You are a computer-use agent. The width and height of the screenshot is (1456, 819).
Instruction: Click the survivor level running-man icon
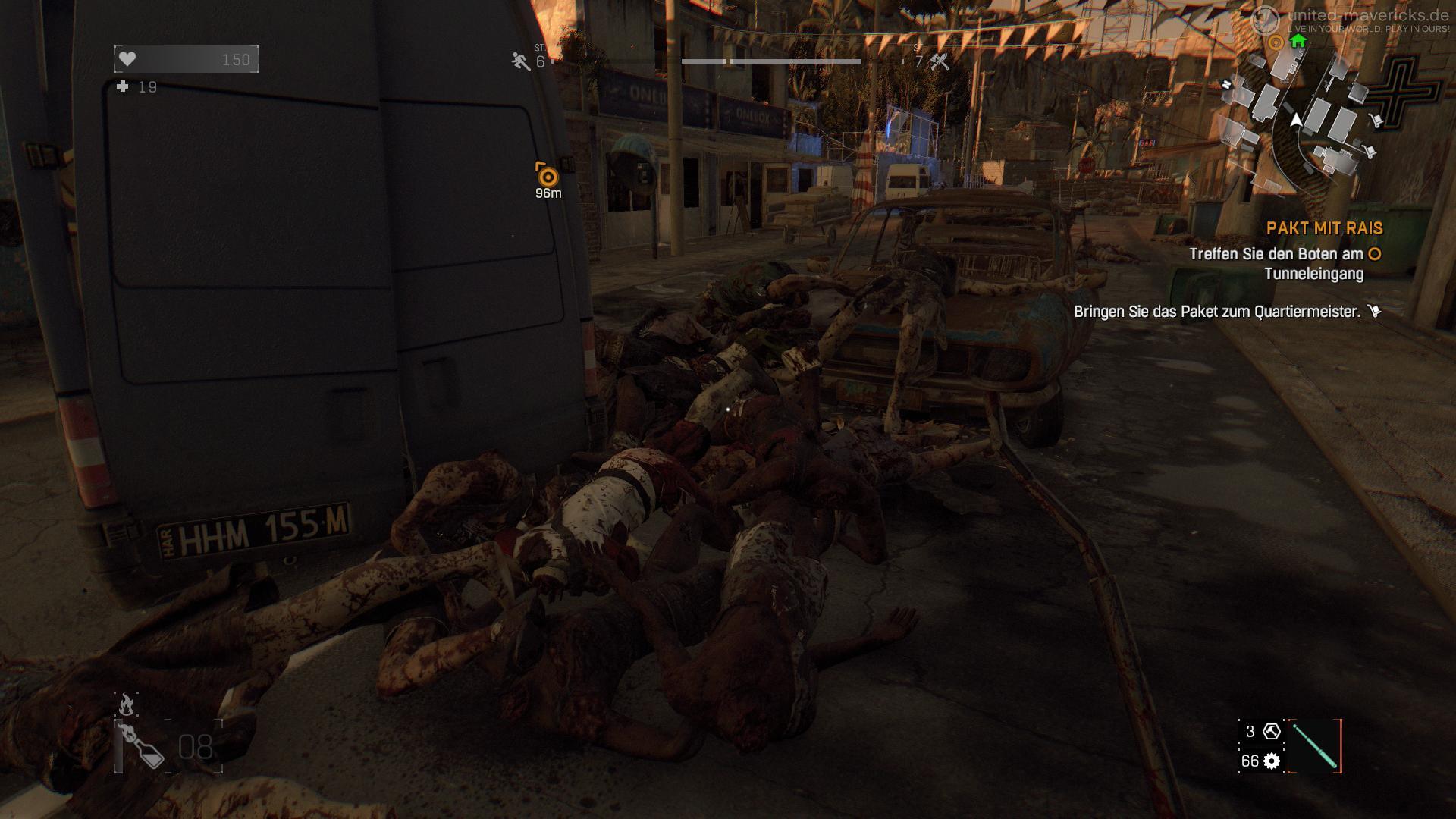coord(520,61)
